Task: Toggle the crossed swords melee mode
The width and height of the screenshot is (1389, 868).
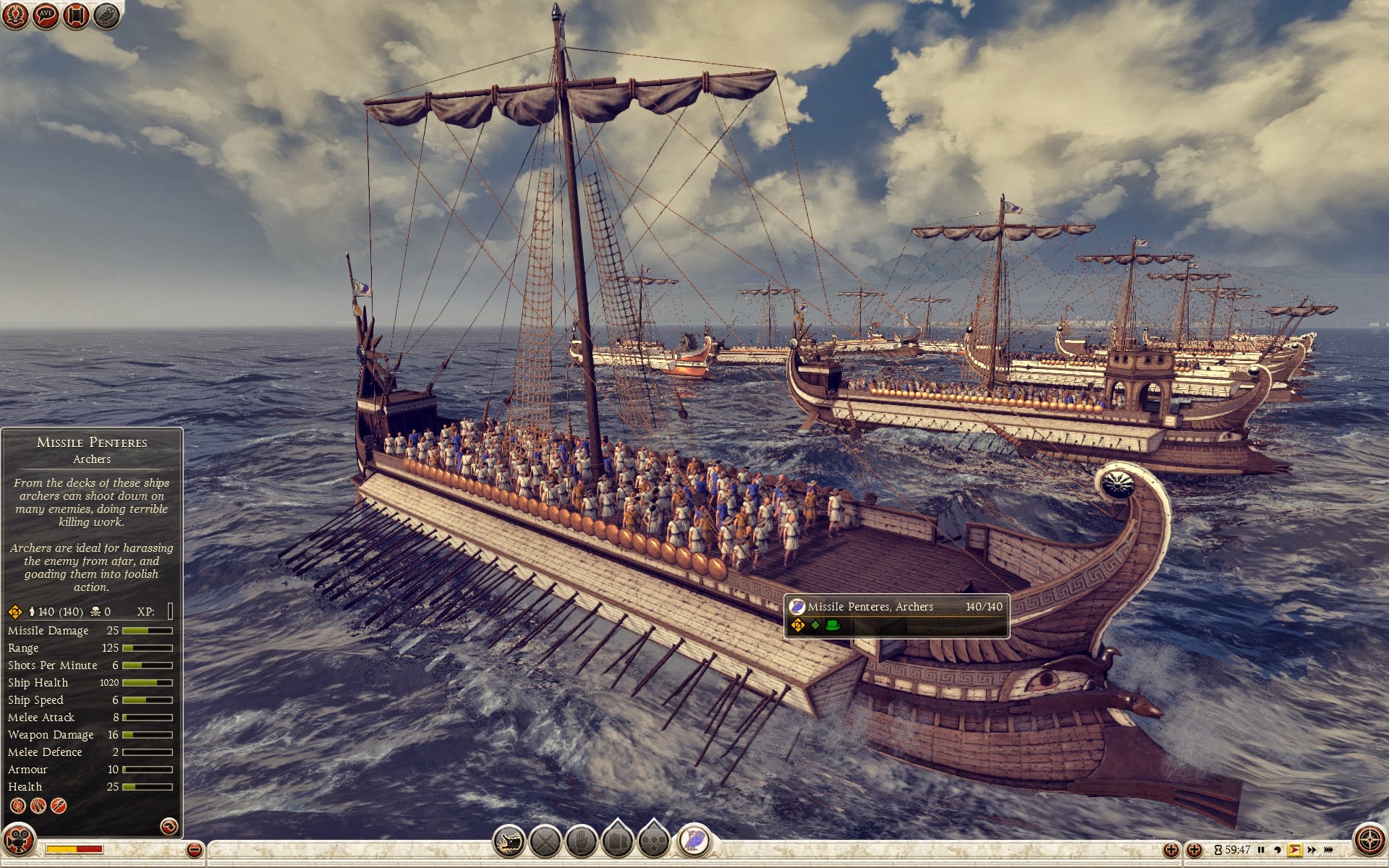Action: pos(545,841)
